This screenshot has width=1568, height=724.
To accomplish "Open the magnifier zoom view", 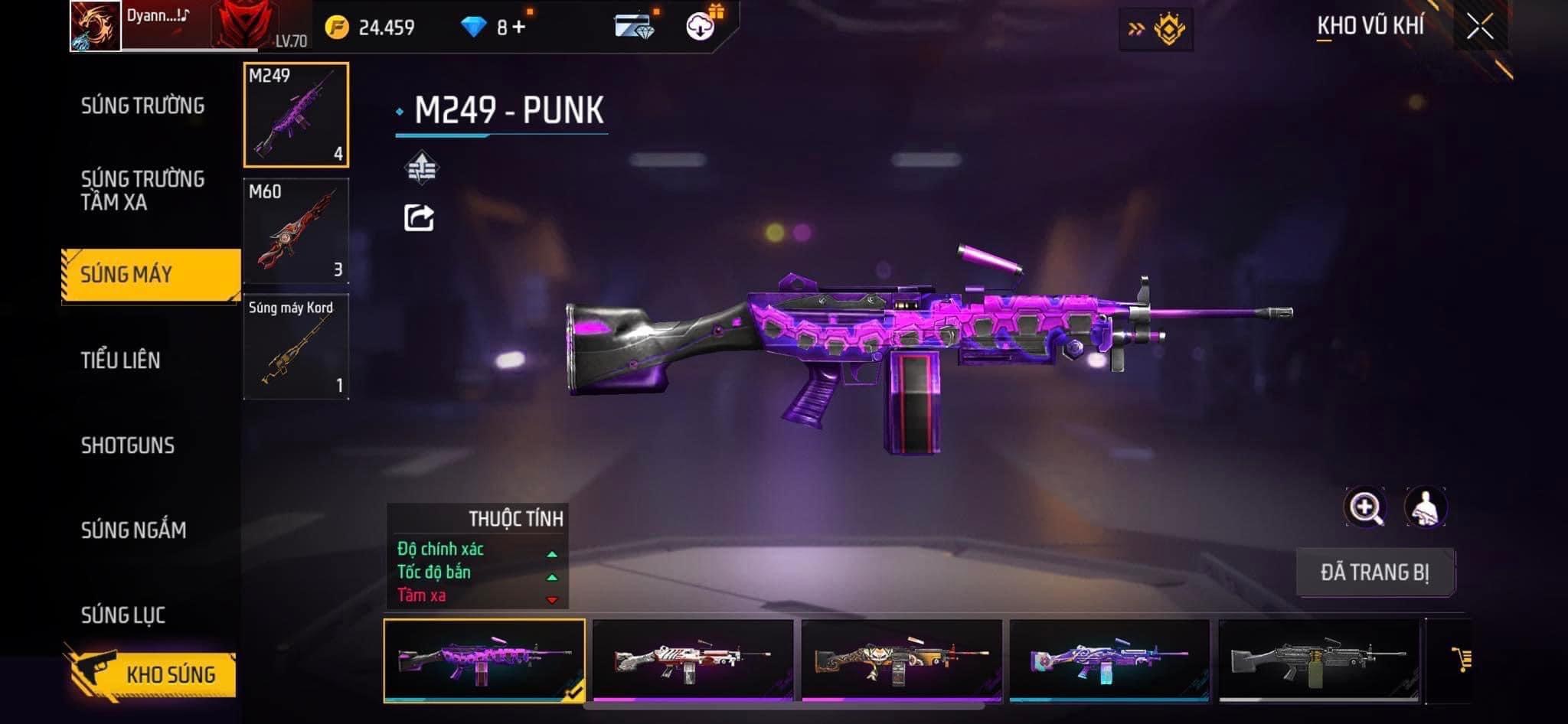I will (1364, 507).
